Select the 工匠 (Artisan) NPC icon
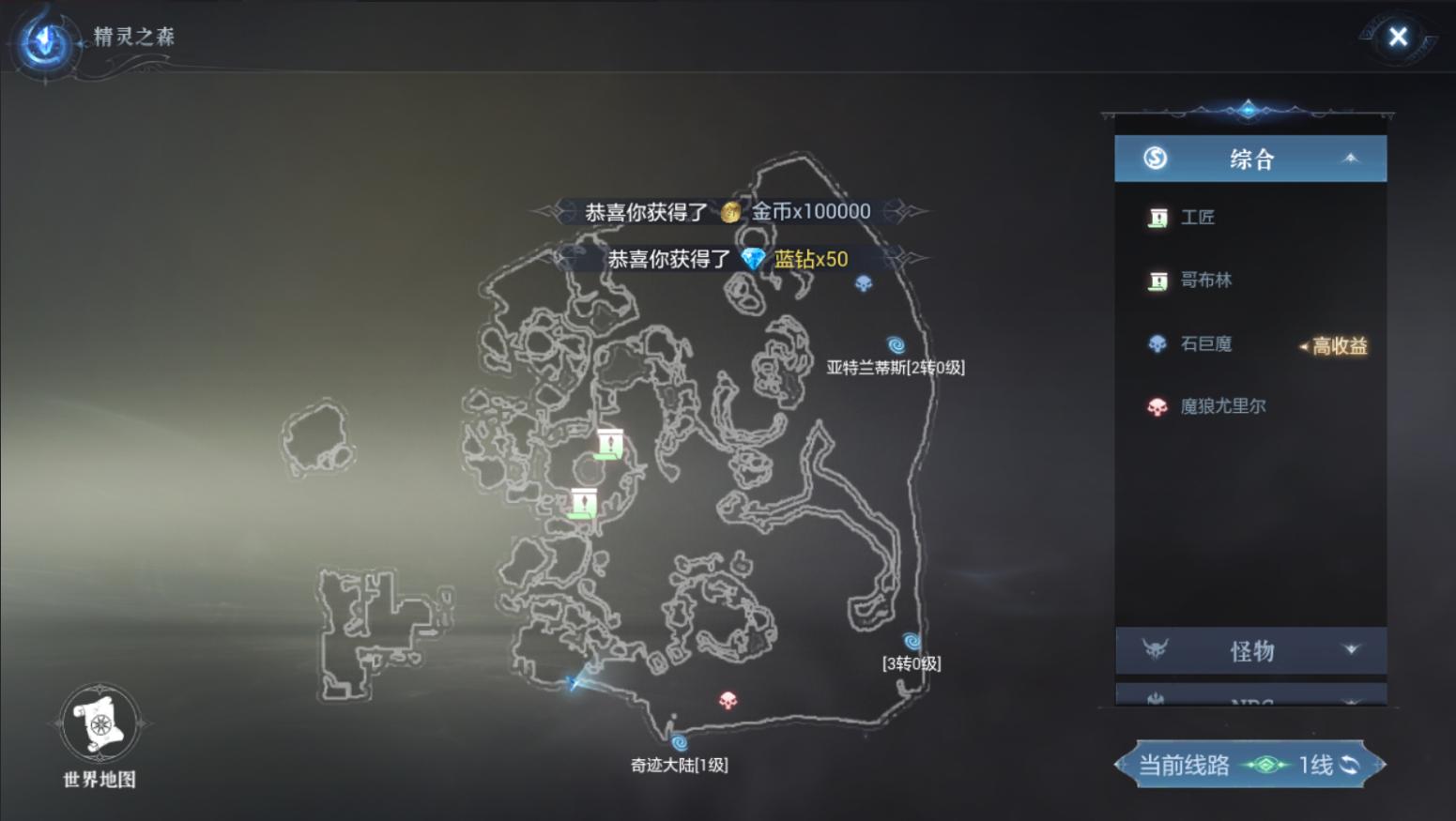 [x=1156, y=217]
